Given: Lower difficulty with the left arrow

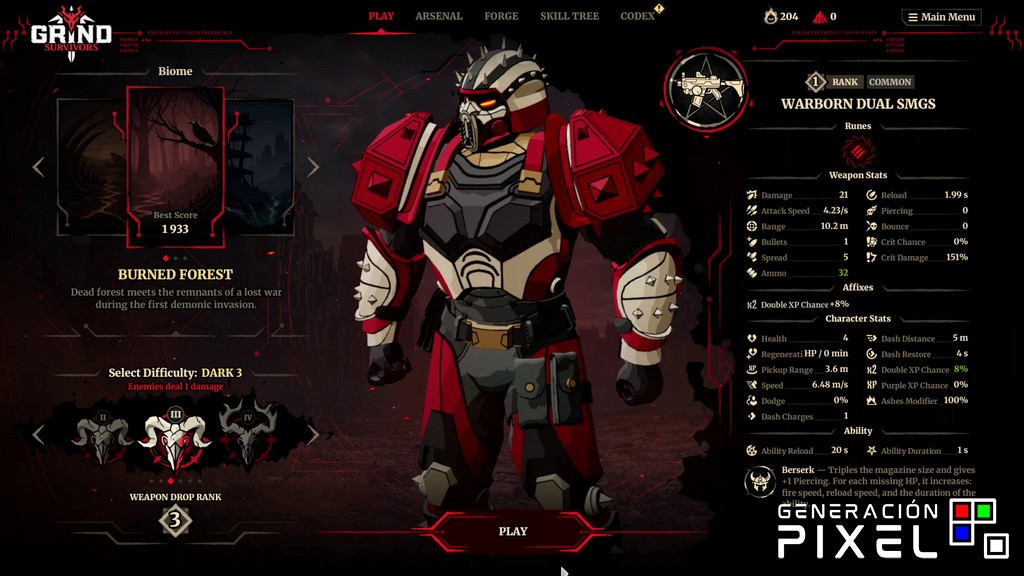Looking at the screenshot, I should pyautogui.click(x=38, y=435).
